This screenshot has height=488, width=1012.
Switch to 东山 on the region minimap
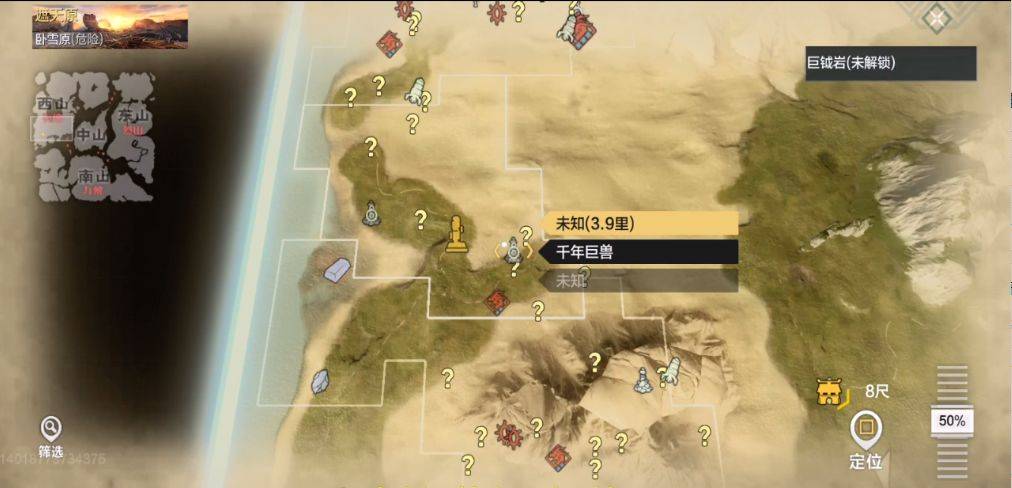pyautogui.click(x=132, y=112)
